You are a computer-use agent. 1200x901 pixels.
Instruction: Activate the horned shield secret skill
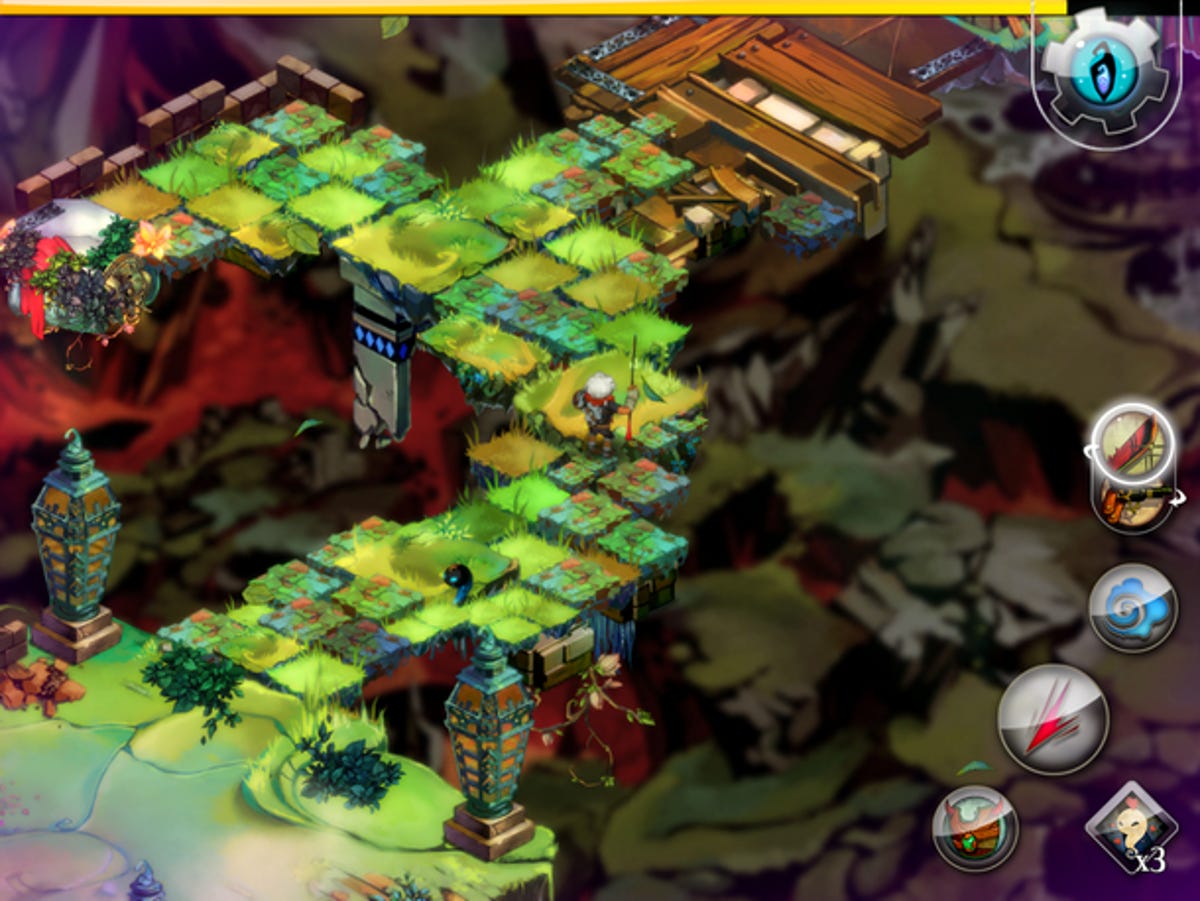point(975,829)
